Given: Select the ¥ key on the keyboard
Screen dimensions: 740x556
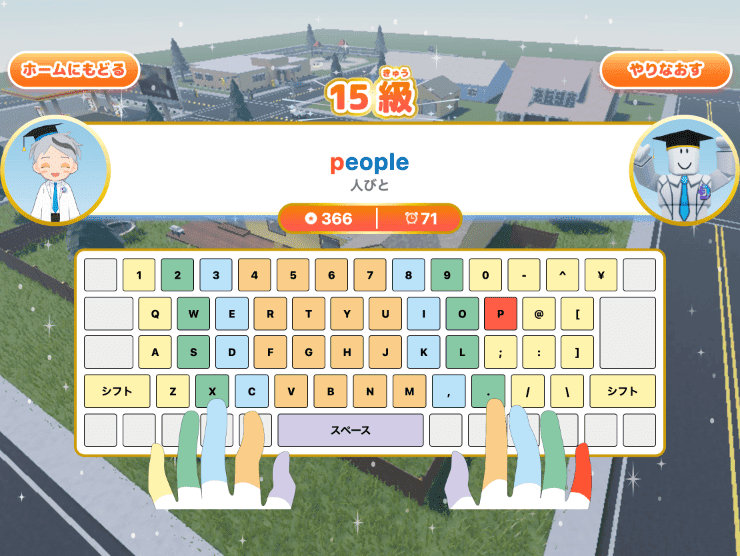Looking at the screenshot, I should coord(600,274).
